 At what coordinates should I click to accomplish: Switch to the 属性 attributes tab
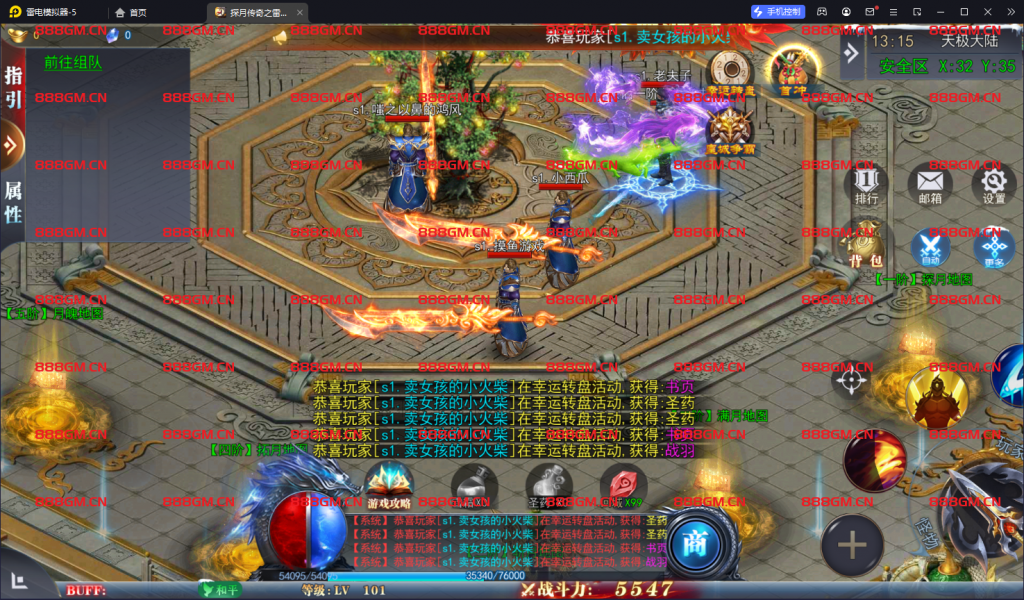click(x=13, y=200)
